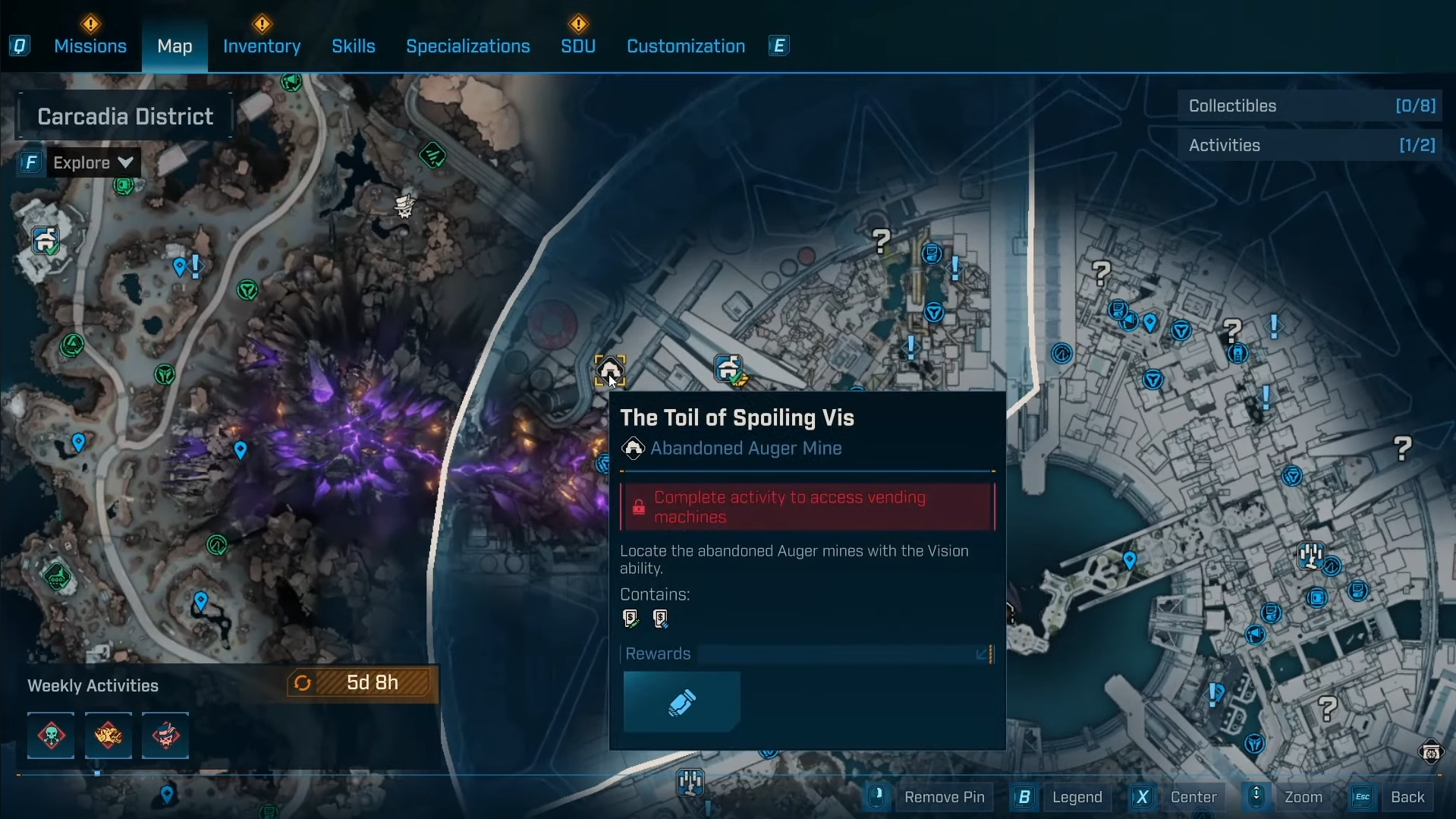The image size is (1456, 819).
Task: Select the Map tab
Action: point(175,46)
